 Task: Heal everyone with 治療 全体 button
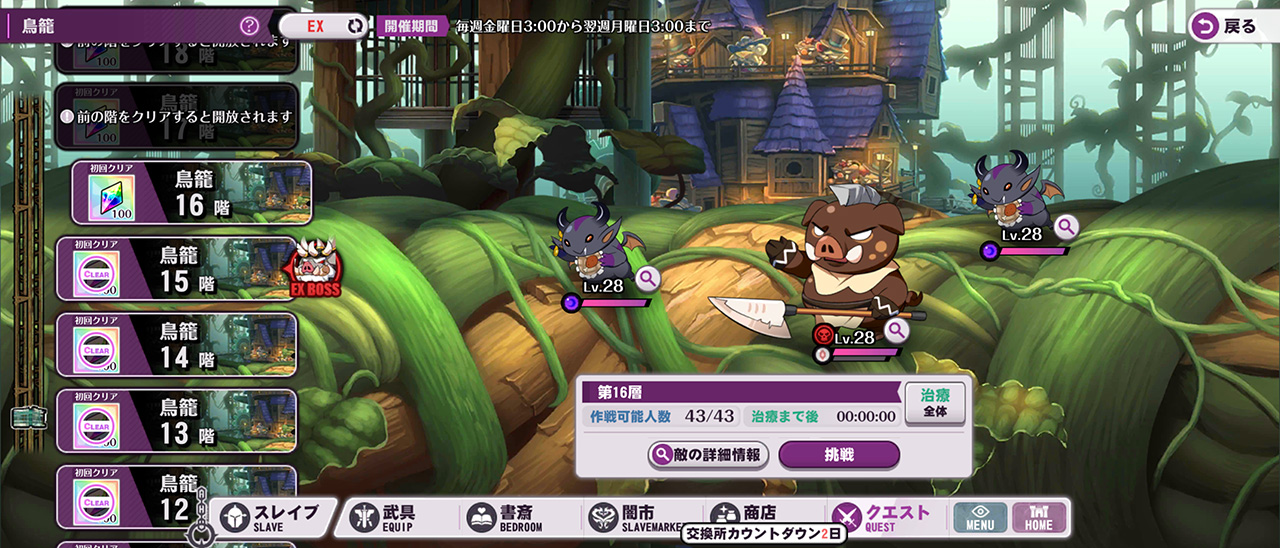[935, 403]
